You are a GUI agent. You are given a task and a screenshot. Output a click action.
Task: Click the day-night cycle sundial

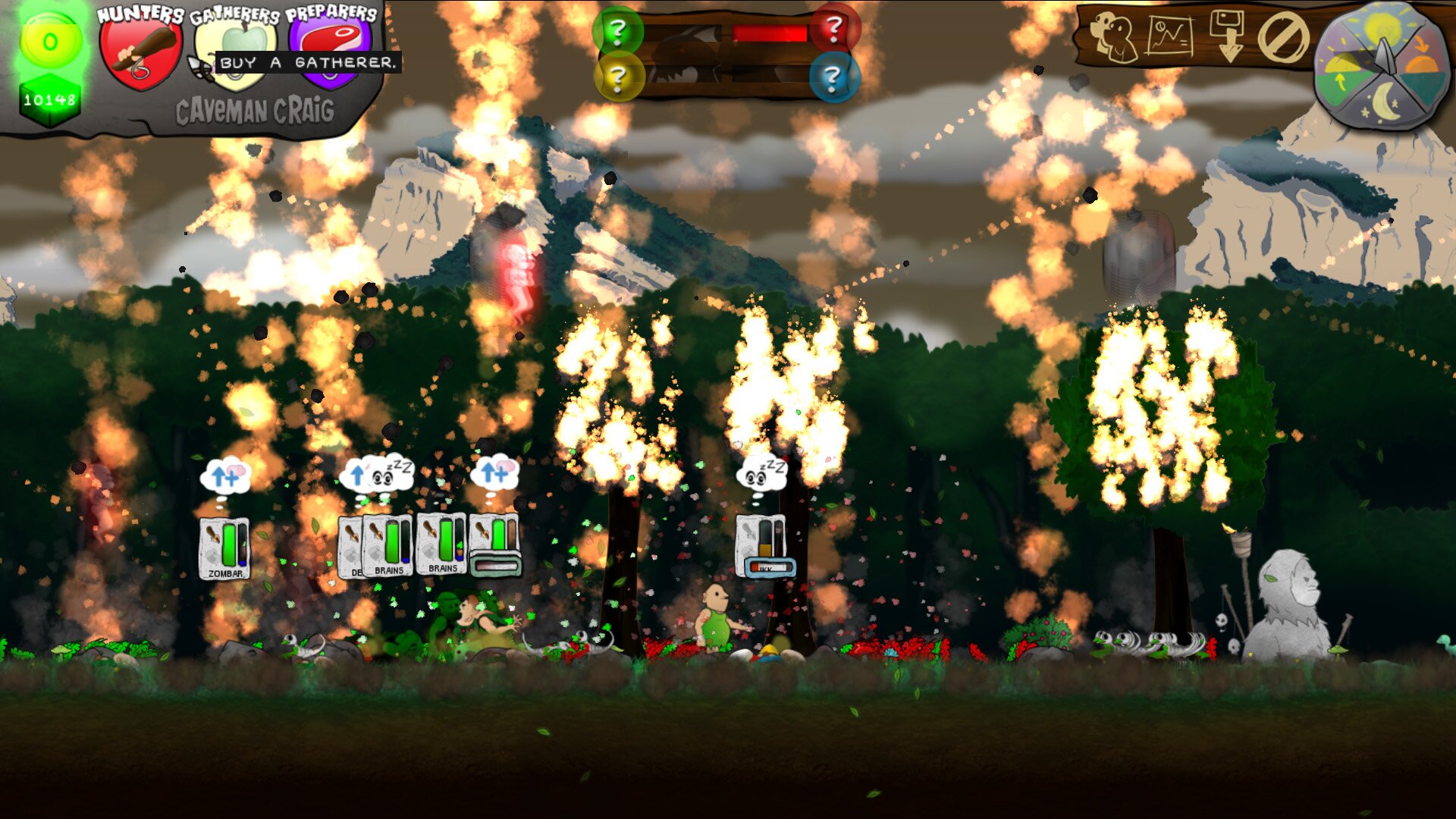[1380, 67]
